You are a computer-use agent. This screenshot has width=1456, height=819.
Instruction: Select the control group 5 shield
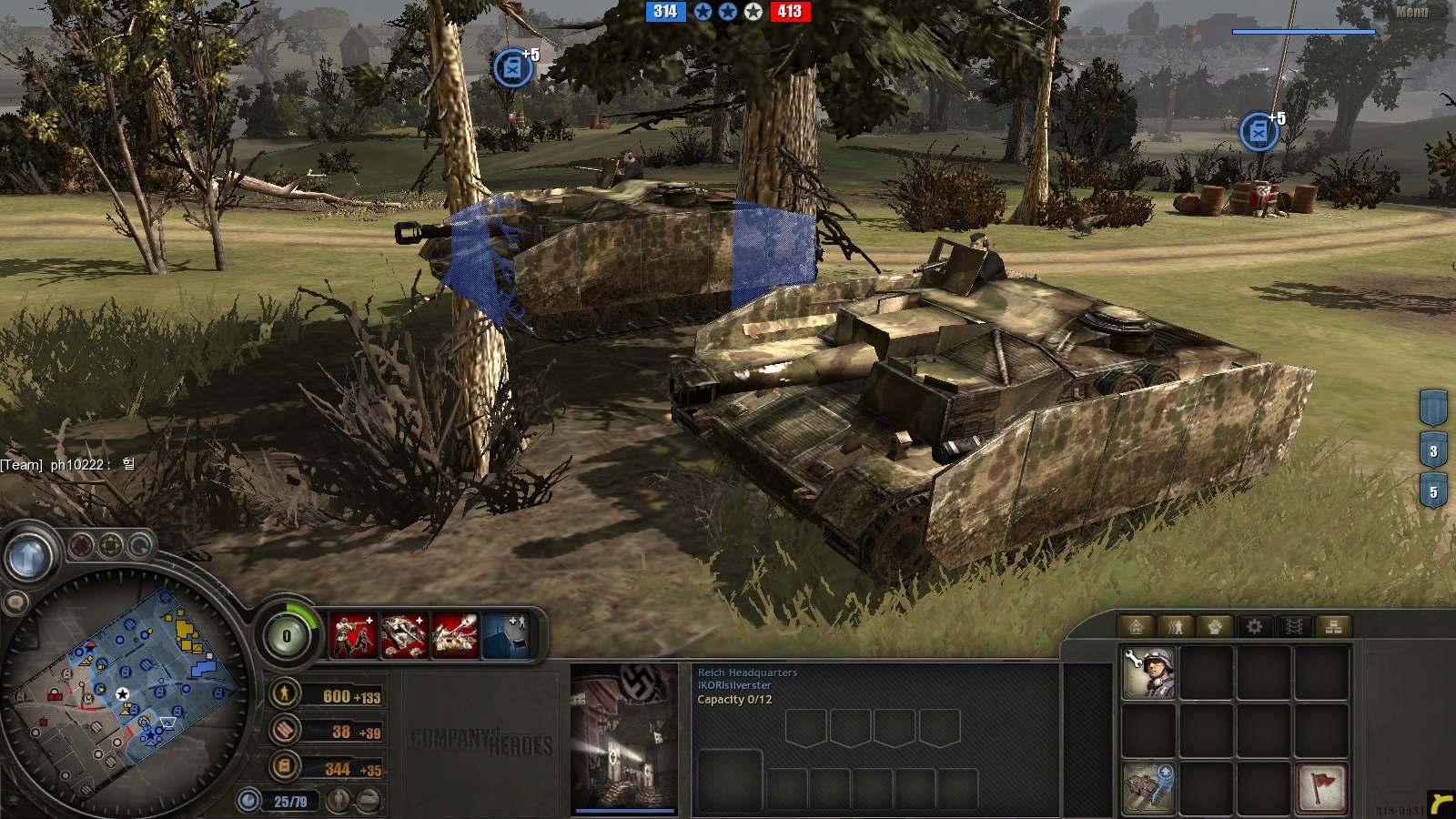(1433, 491)
